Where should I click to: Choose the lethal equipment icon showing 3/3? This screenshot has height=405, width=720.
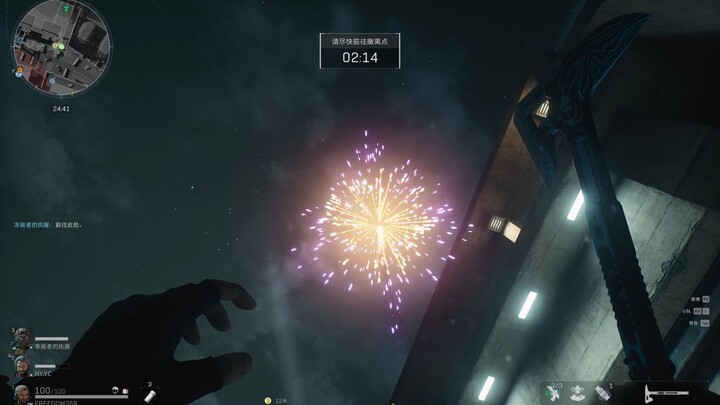click(x=552, y=393)
